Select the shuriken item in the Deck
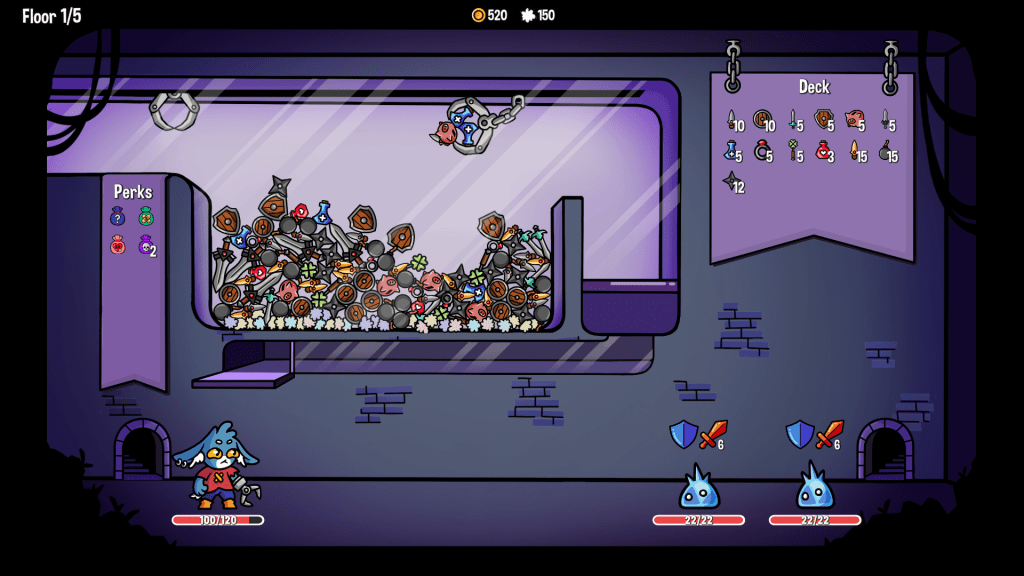Viewport: 1024px width, 576px height. tap(731, 182)
